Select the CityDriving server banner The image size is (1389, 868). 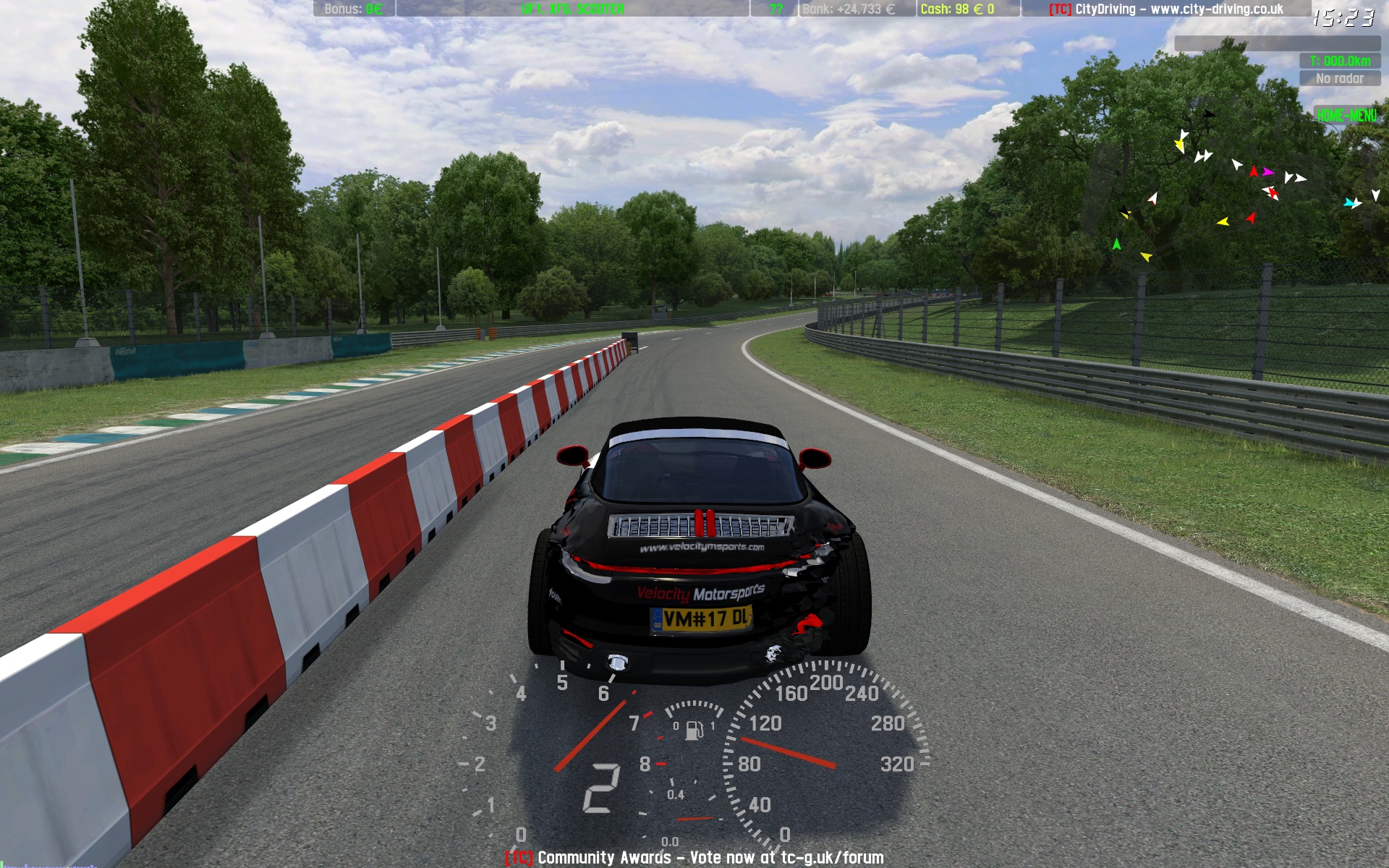tap(1165, 9)
